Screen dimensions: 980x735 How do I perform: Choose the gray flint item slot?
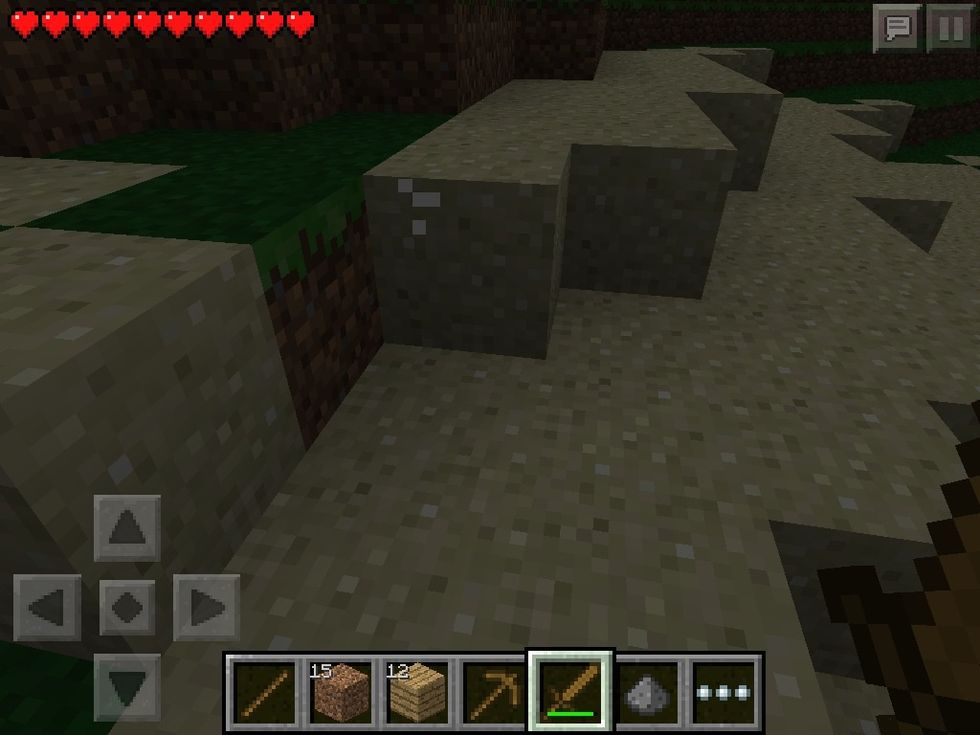647,691
